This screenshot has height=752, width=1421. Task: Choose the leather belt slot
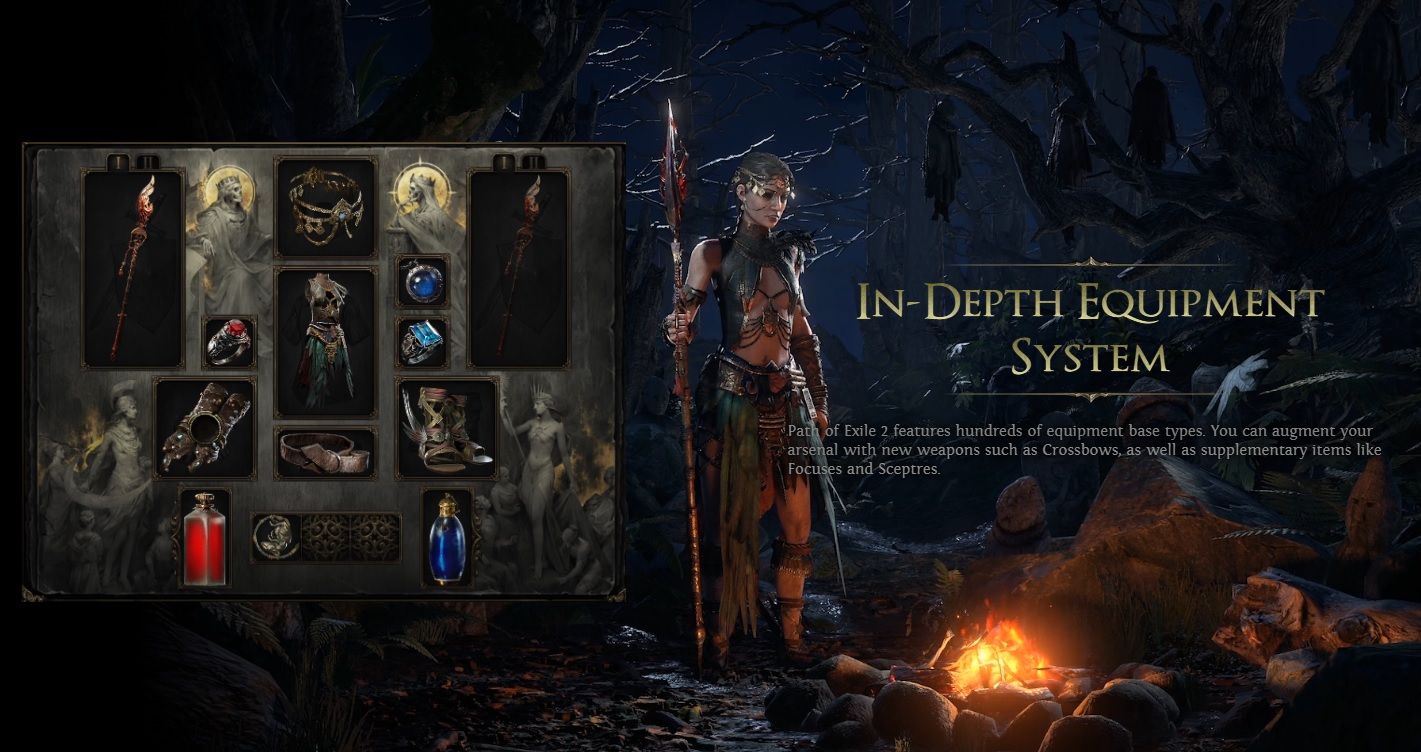tap(325, 453)
